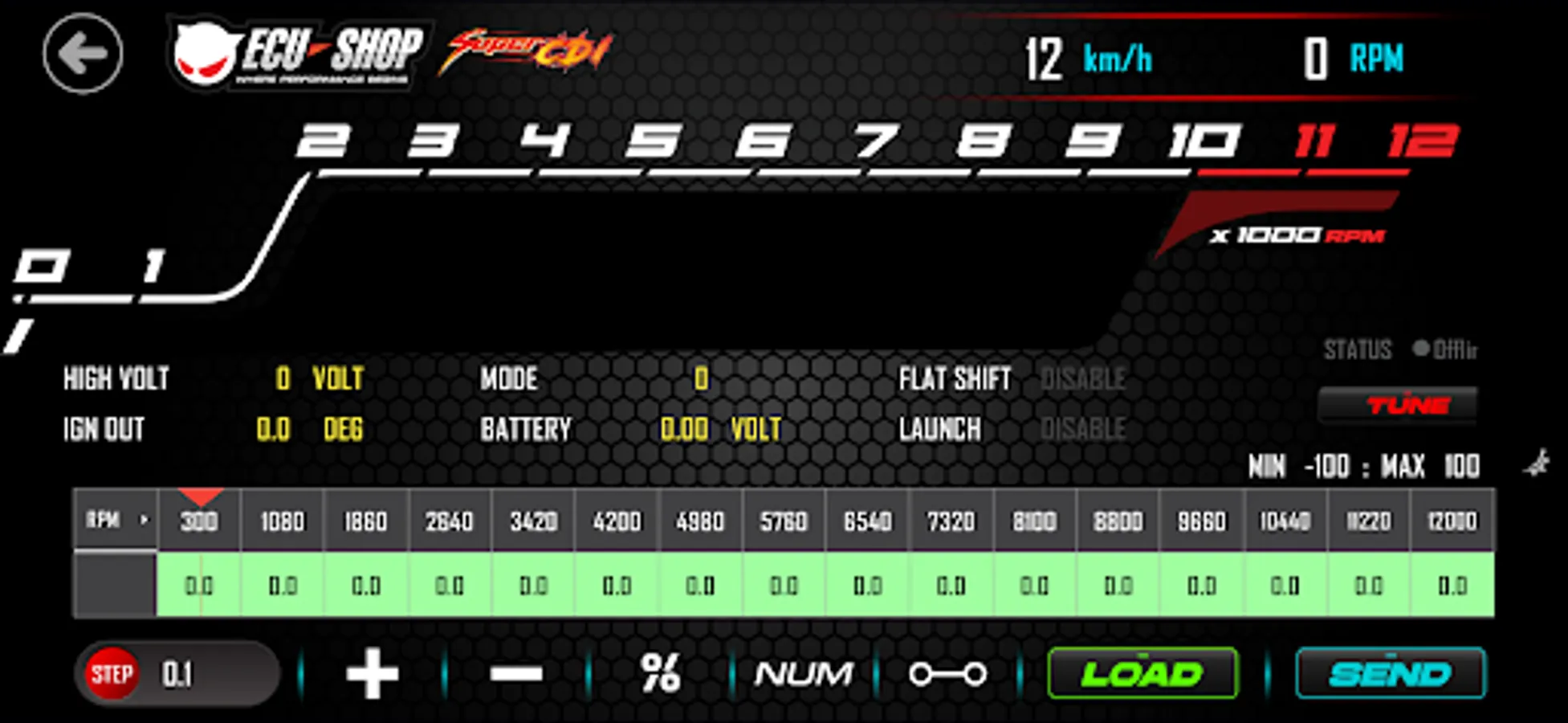Click the interpolation link icon beside NUM
The height and width of the screenshot is (723, 1568).
click(x=949, y=674)
